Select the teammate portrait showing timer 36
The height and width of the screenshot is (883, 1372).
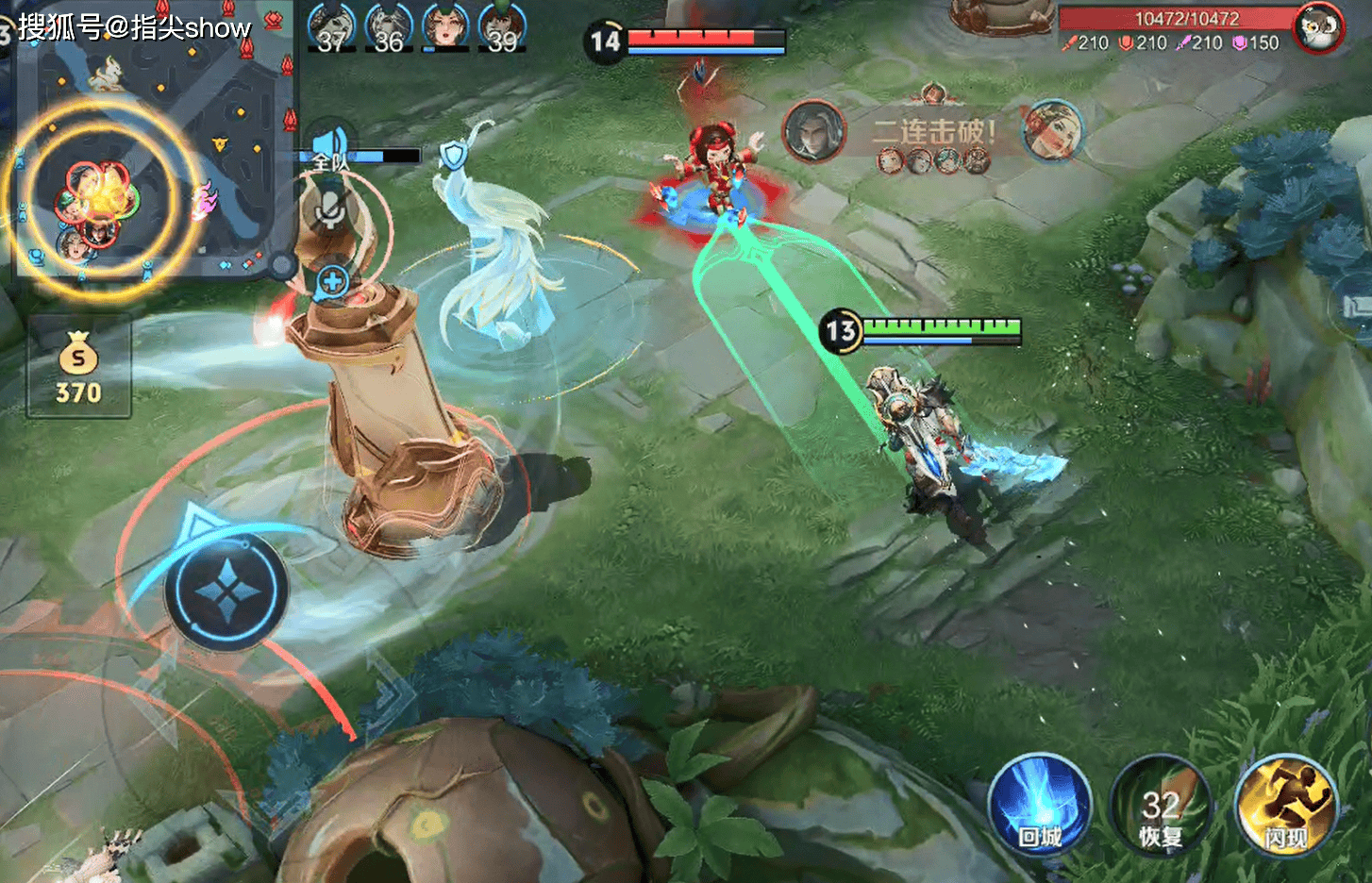pos(389,28)
